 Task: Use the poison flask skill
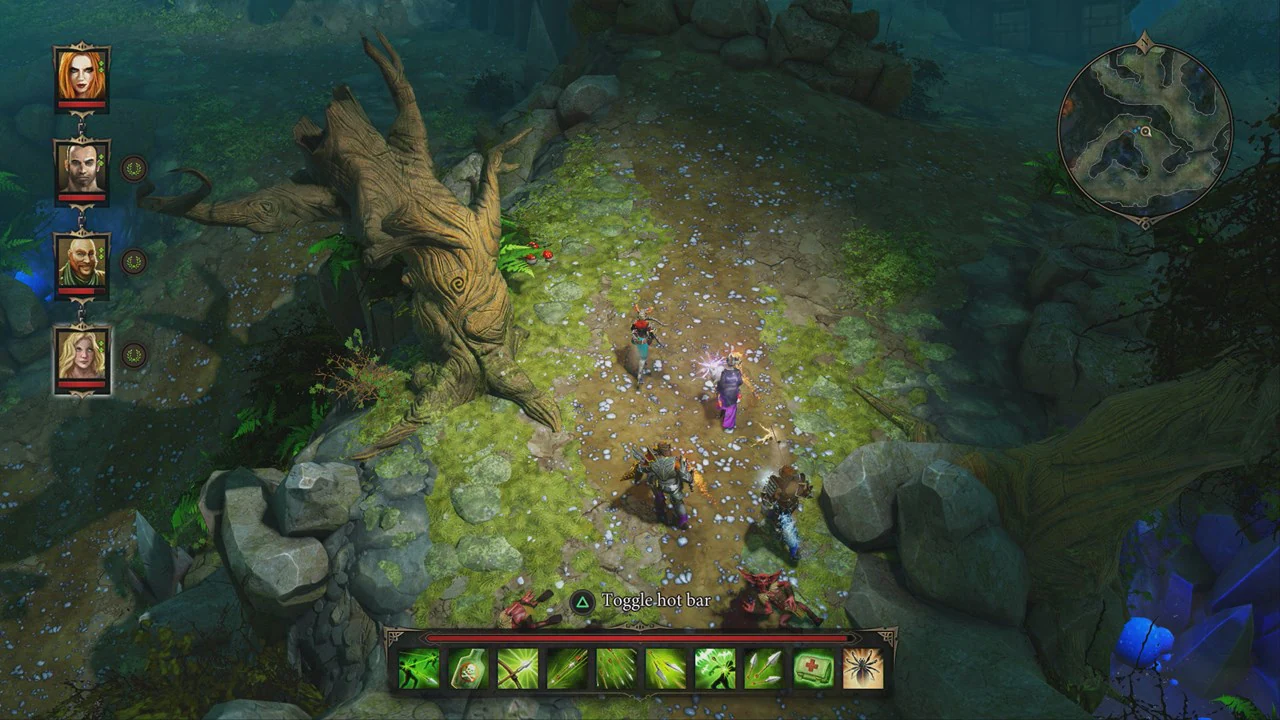coord(467,670)
